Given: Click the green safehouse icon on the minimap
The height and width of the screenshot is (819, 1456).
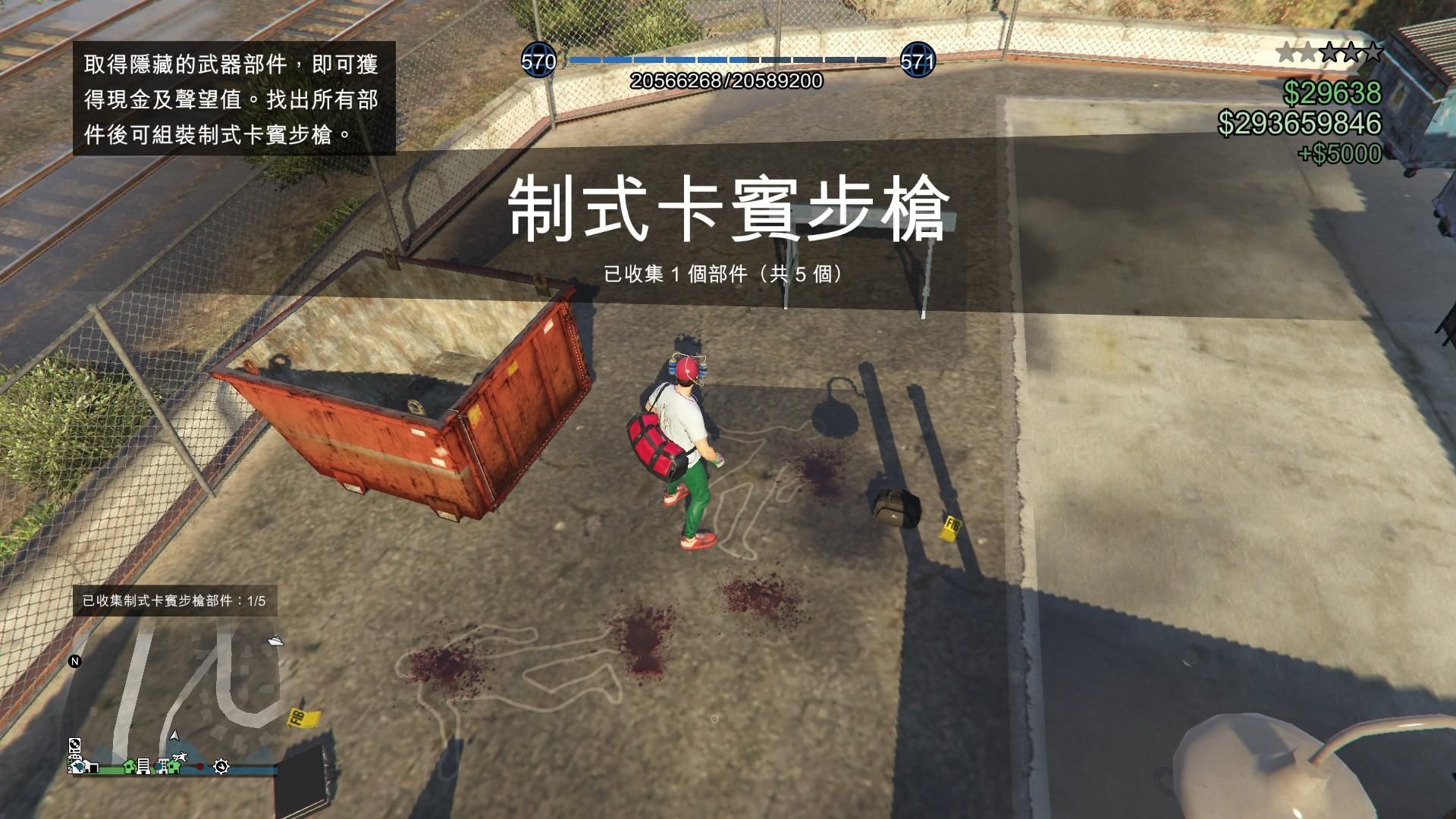Looking at the screenshot, I should click(x=129, y=767).
